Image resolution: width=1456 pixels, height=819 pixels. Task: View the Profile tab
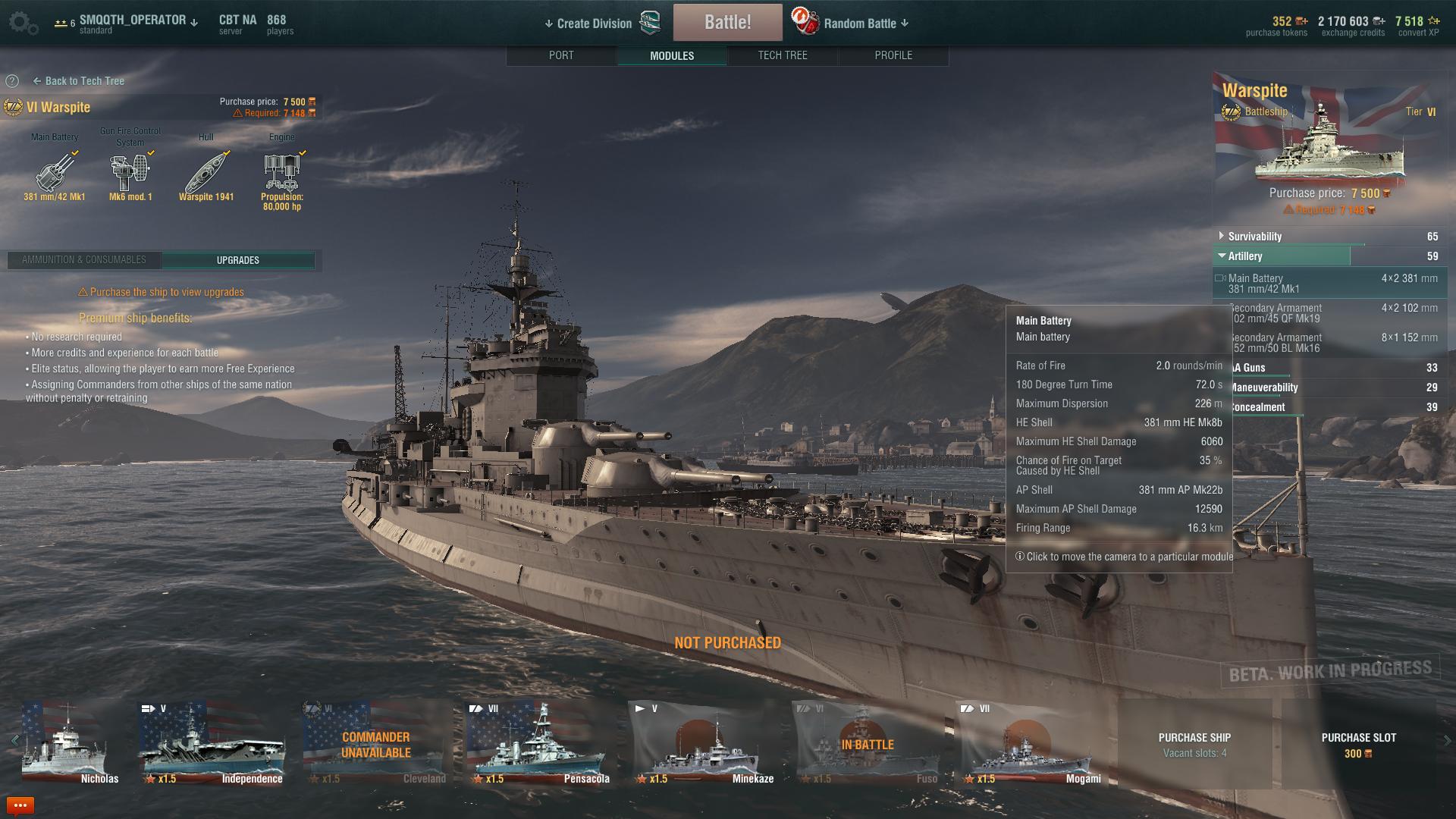(x=893, y=55)
